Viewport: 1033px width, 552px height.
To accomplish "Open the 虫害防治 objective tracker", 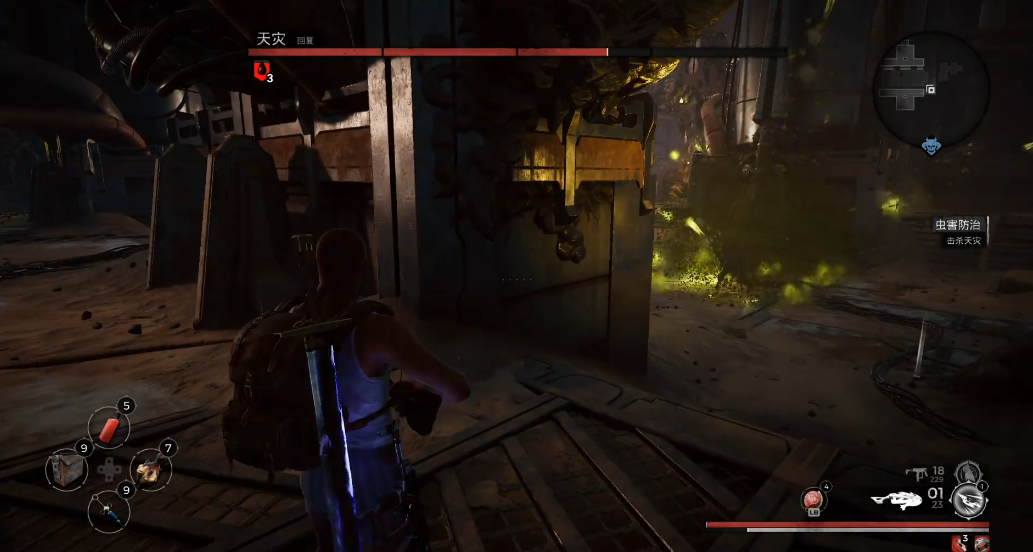I will tap(960, 229).
